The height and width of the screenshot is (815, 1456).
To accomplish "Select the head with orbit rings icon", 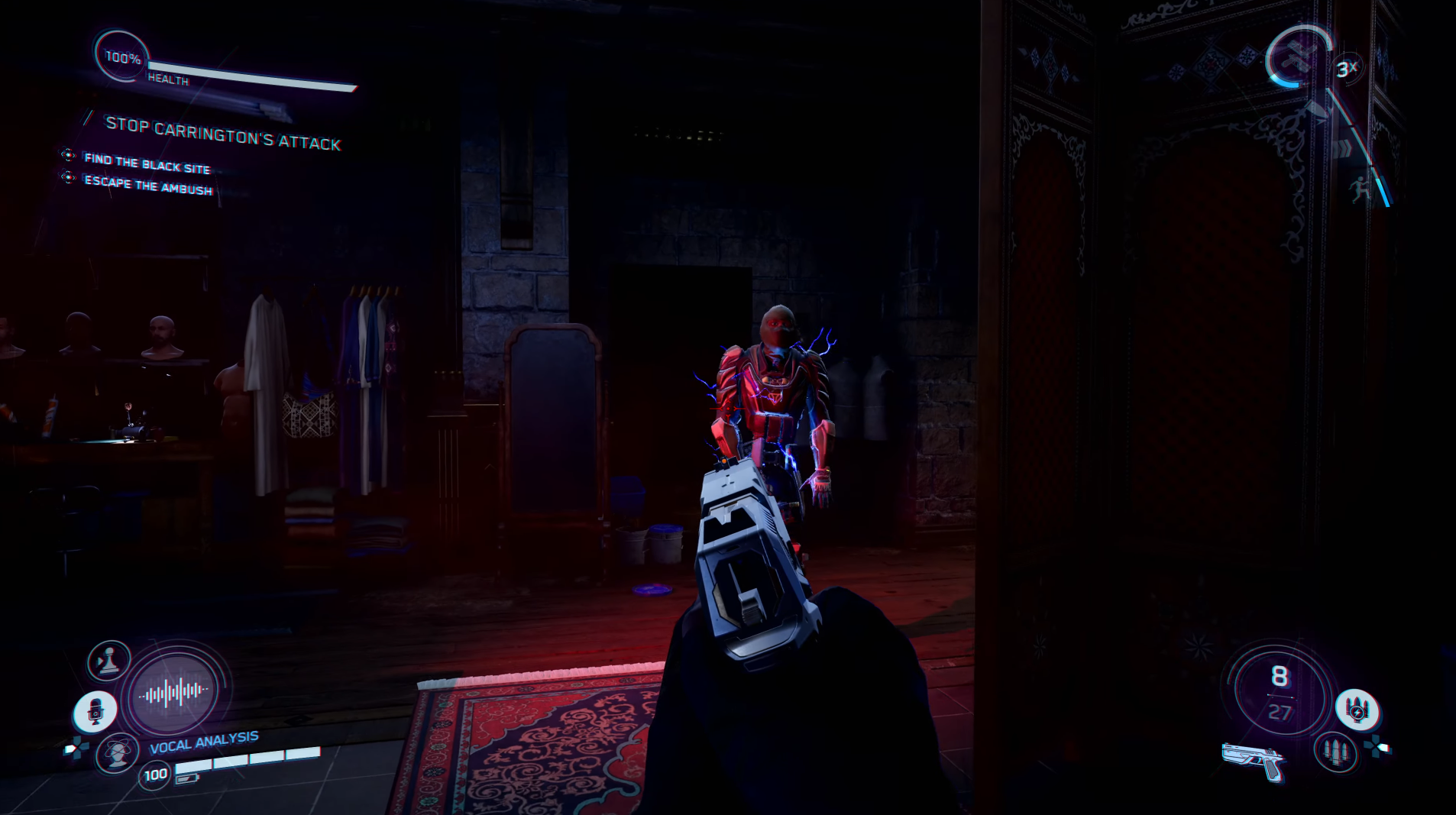I will (116, 752).
